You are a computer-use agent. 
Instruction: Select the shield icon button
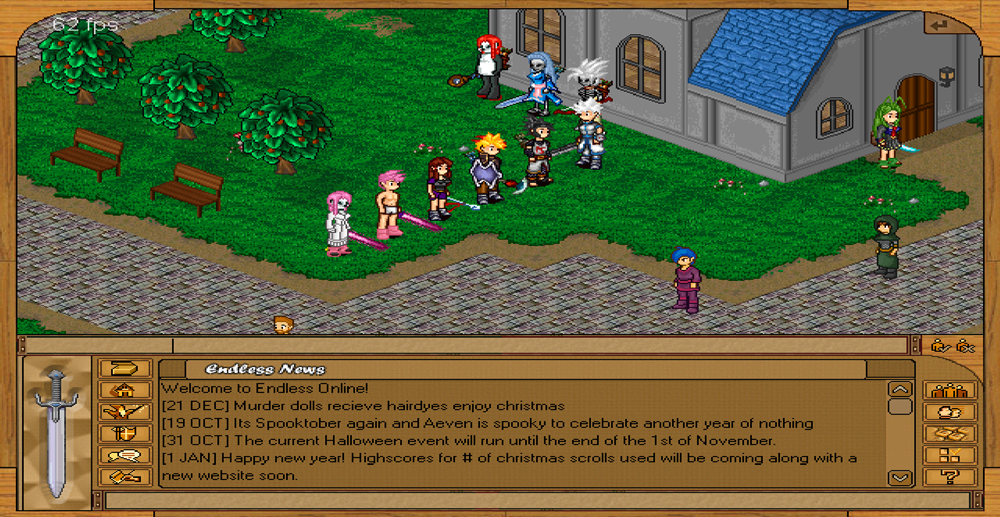tap(125, 433)
